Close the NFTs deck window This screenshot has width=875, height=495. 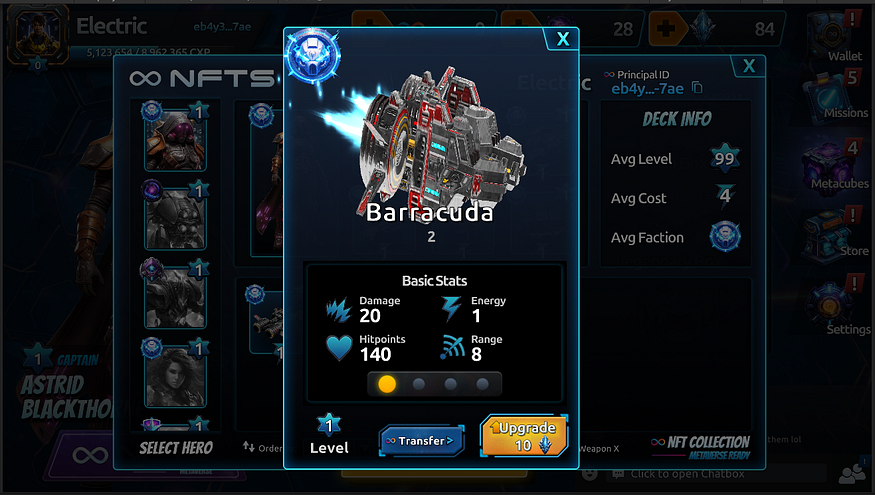pos(749,66)
